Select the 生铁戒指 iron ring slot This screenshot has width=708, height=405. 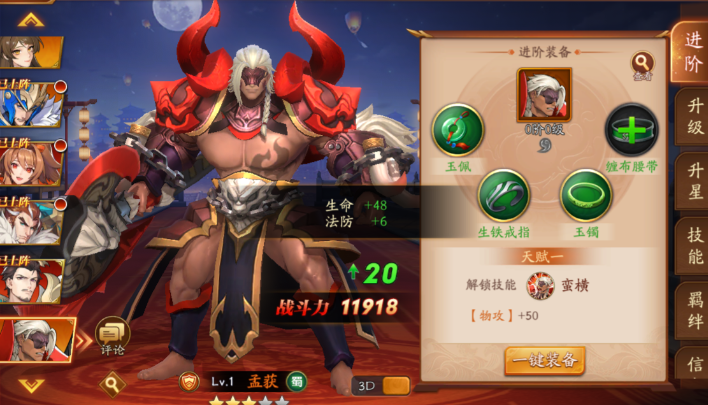pyautogui.click(x=503, y=195)
